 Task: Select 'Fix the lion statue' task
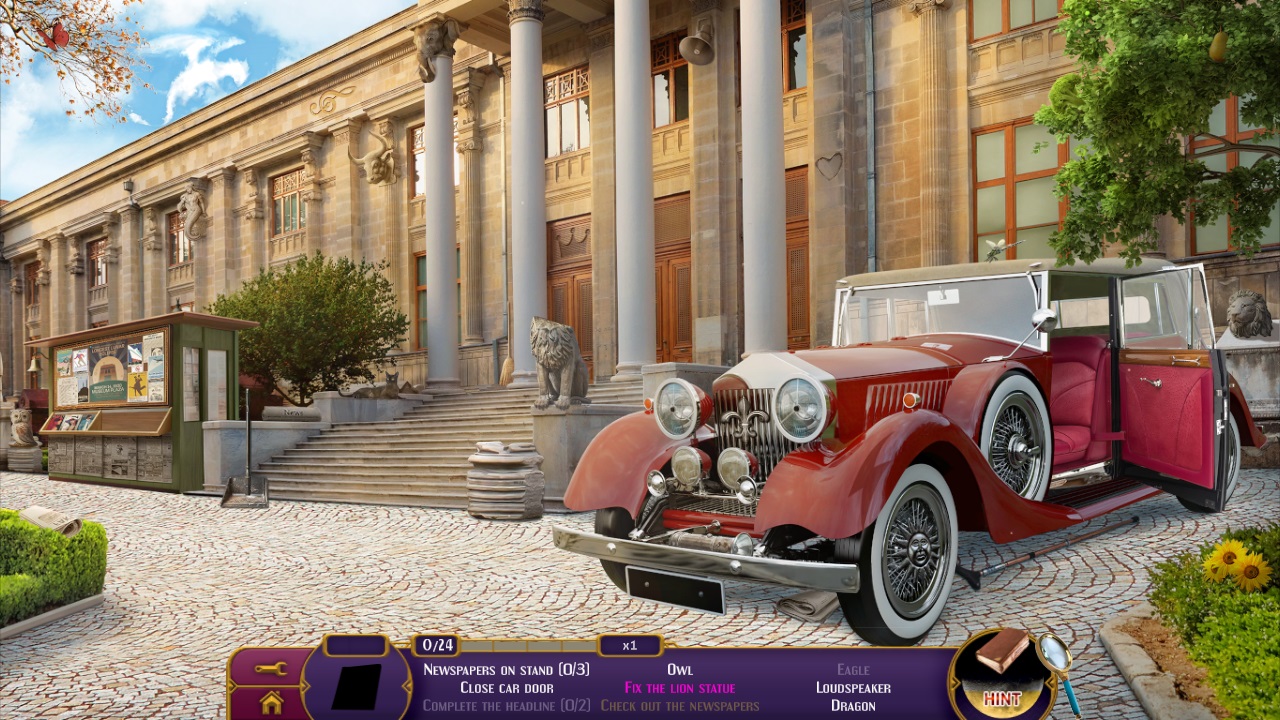[679, 687]
